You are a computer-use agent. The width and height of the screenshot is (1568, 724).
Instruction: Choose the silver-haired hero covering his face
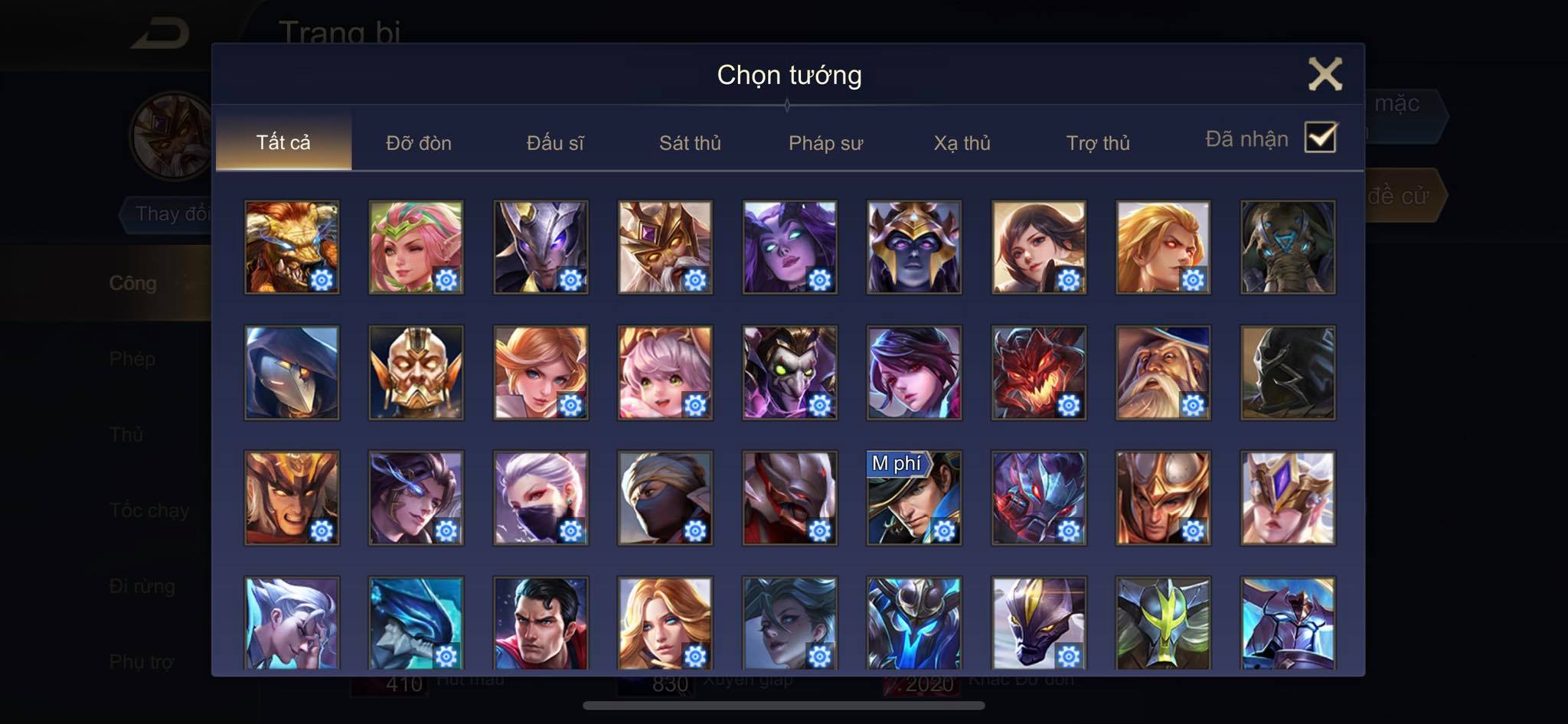click(x=292, y=622)
